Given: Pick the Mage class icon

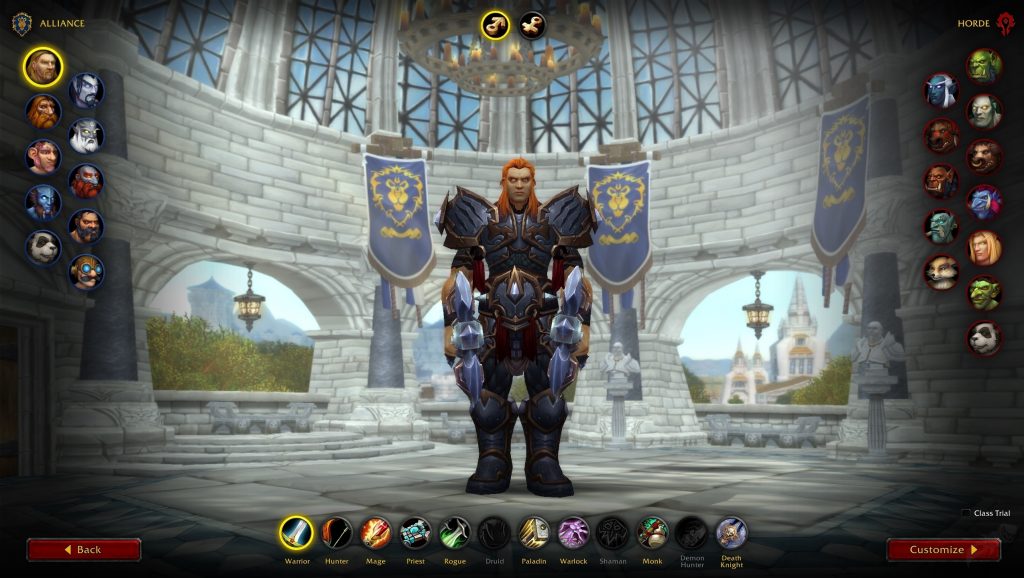Looking at the screenshot, I should click(376, 532).
